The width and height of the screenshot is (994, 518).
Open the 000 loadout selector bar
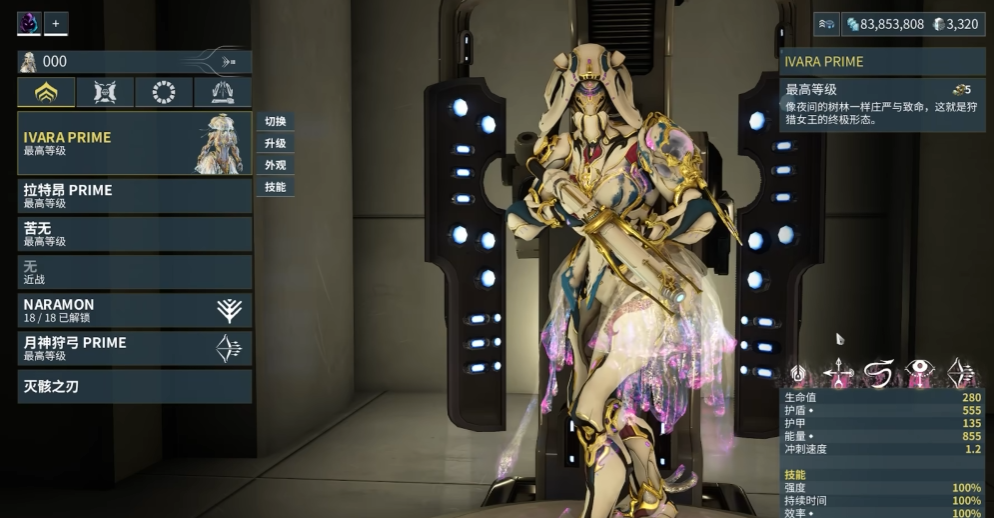pyautogui.click(x=134, y=62)
